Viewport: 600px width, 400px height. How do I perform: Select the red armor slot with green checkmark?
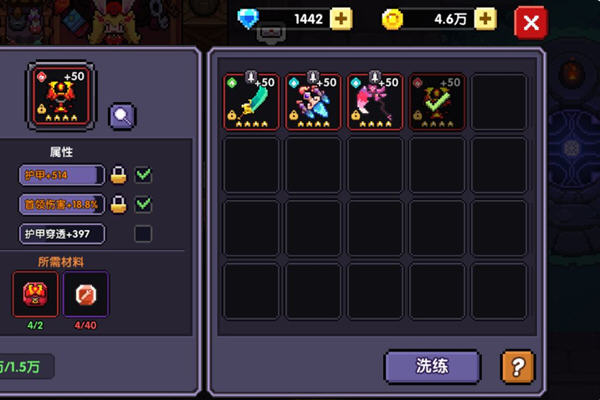click(437, 101)
